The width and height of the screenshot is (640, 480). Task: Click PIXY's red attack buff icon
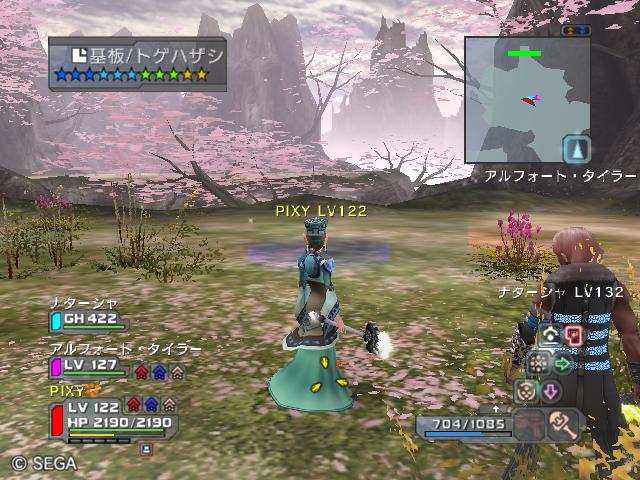(133, 405)
